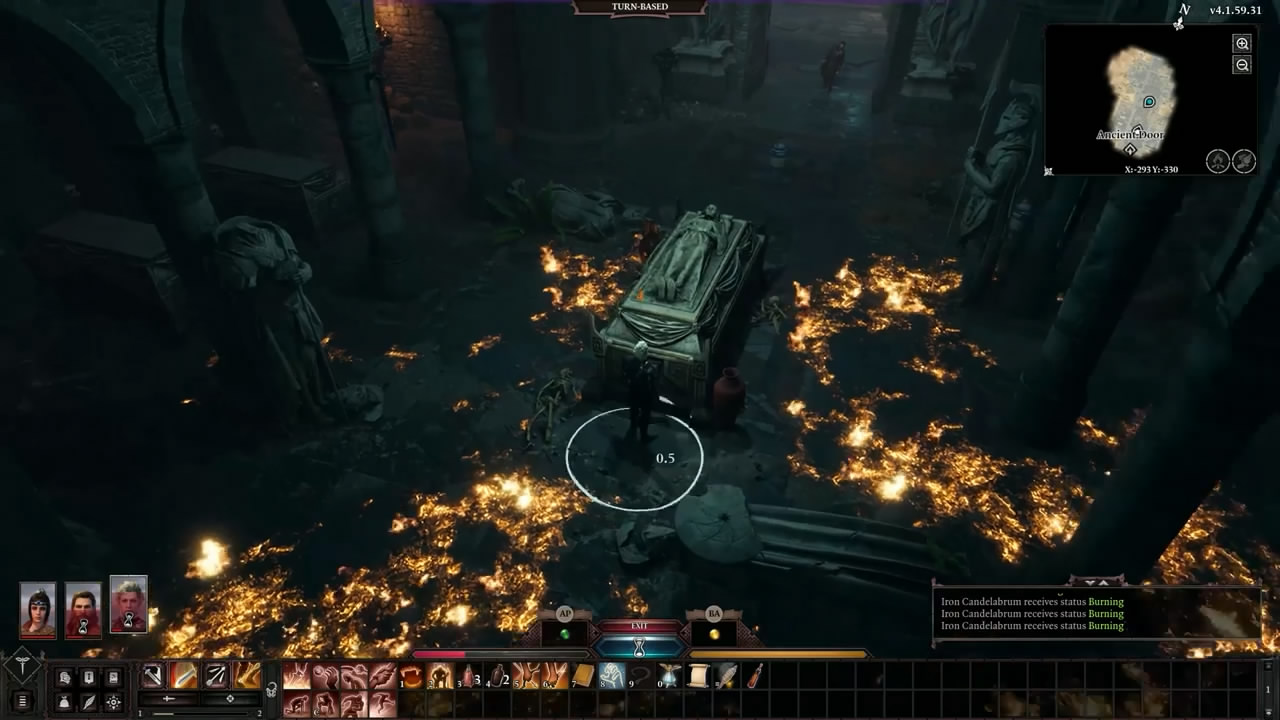Select the flask item in hotbar slot 4
The height and width of the screenshot is (720, 1280).
[x=498, y=677]
